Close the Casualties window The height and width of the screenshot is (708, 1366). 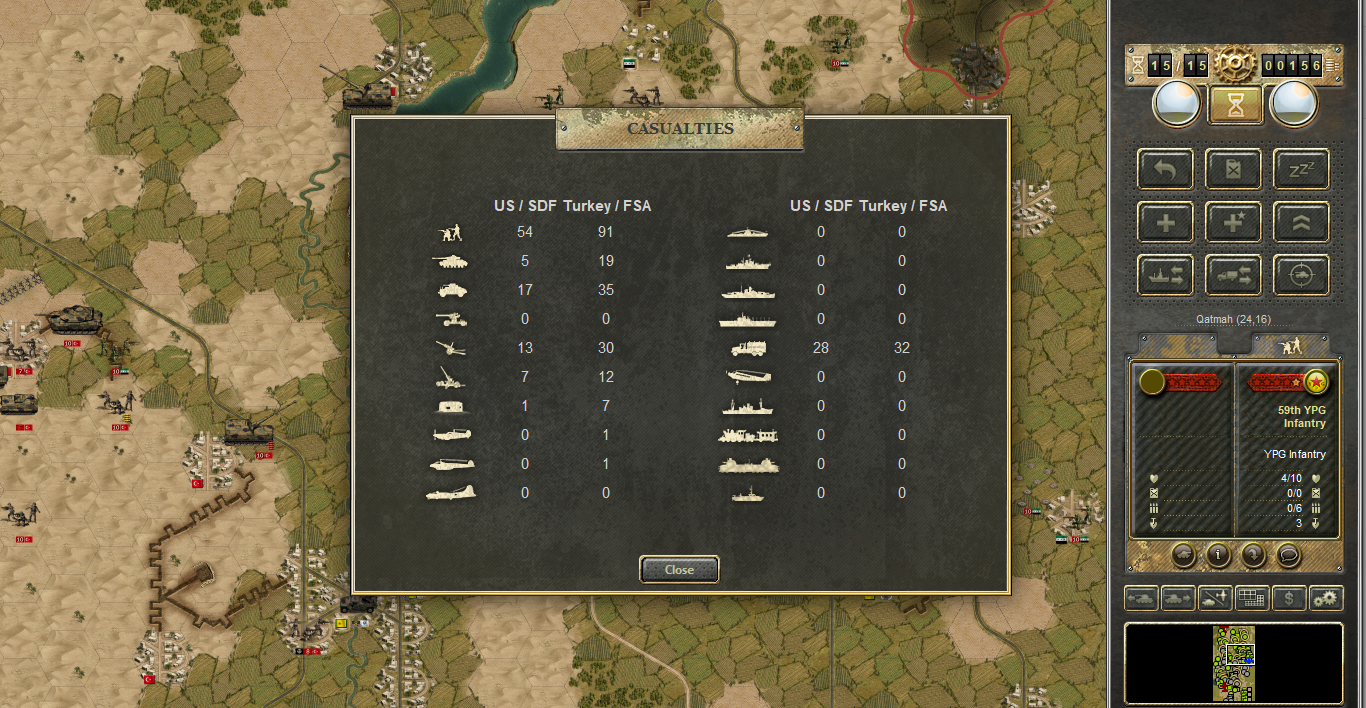pyautogui.click(x=679, y=570)
